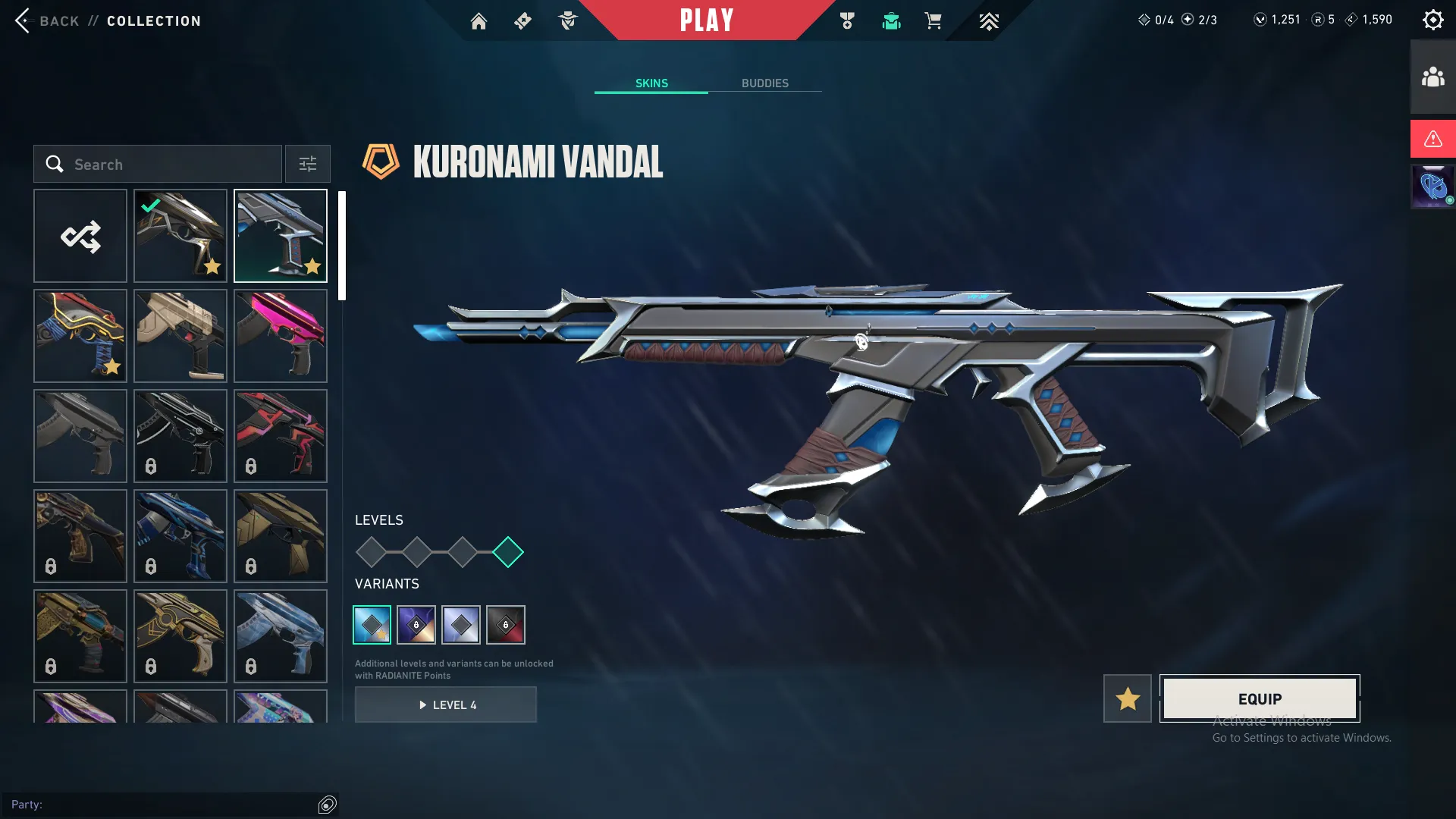1456x819 pixels.
Task: Expand the Level 4 preview
Action: point(446,704)
